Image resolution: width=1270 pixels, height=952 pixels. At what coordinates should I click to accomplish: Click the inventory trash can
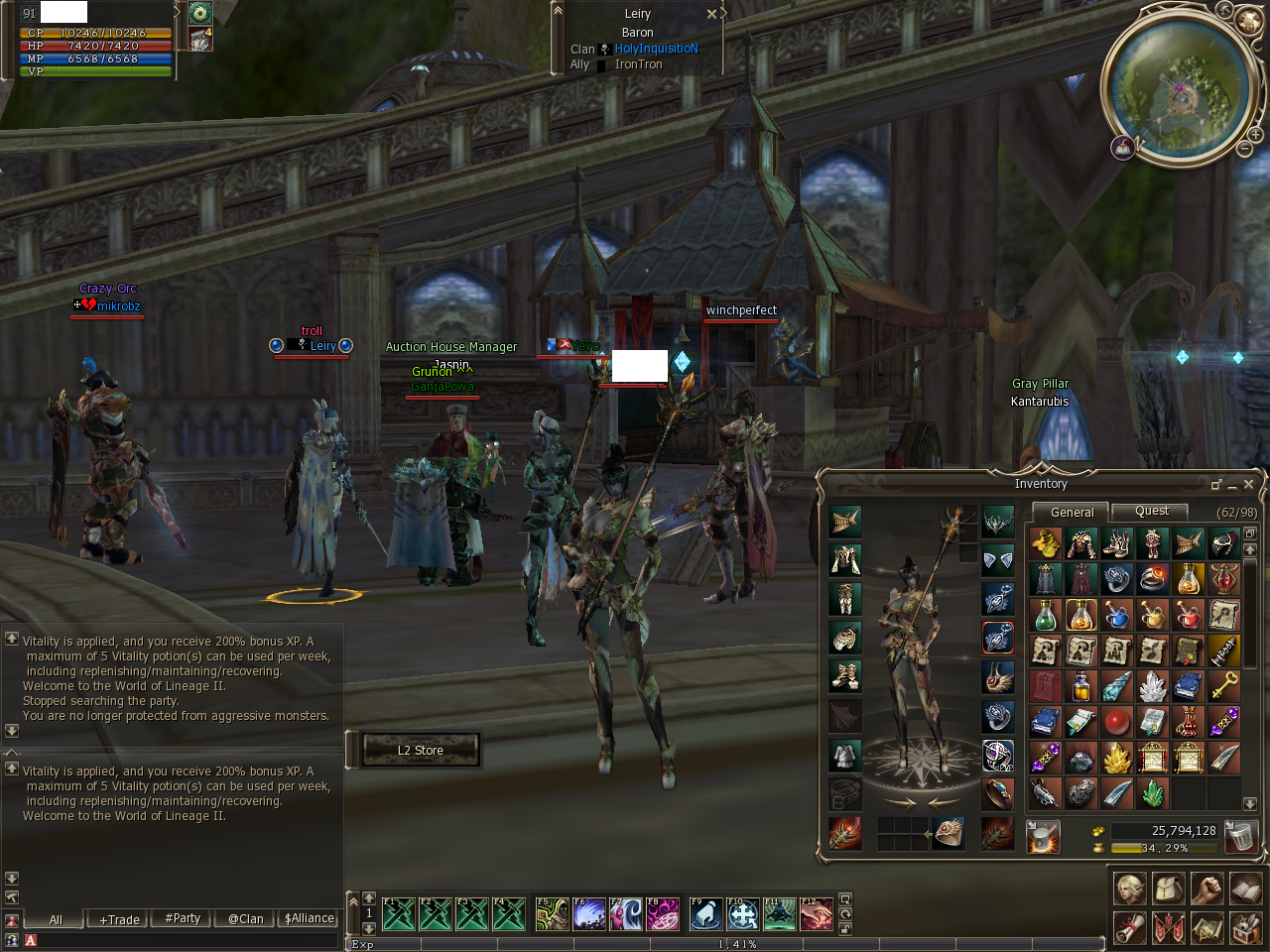click(1239, 836)
